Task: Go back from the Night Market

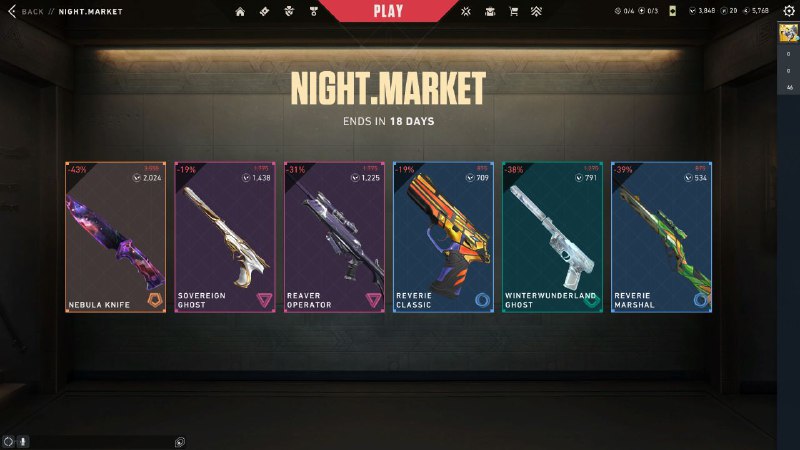Action: click(x=27, y=11)
